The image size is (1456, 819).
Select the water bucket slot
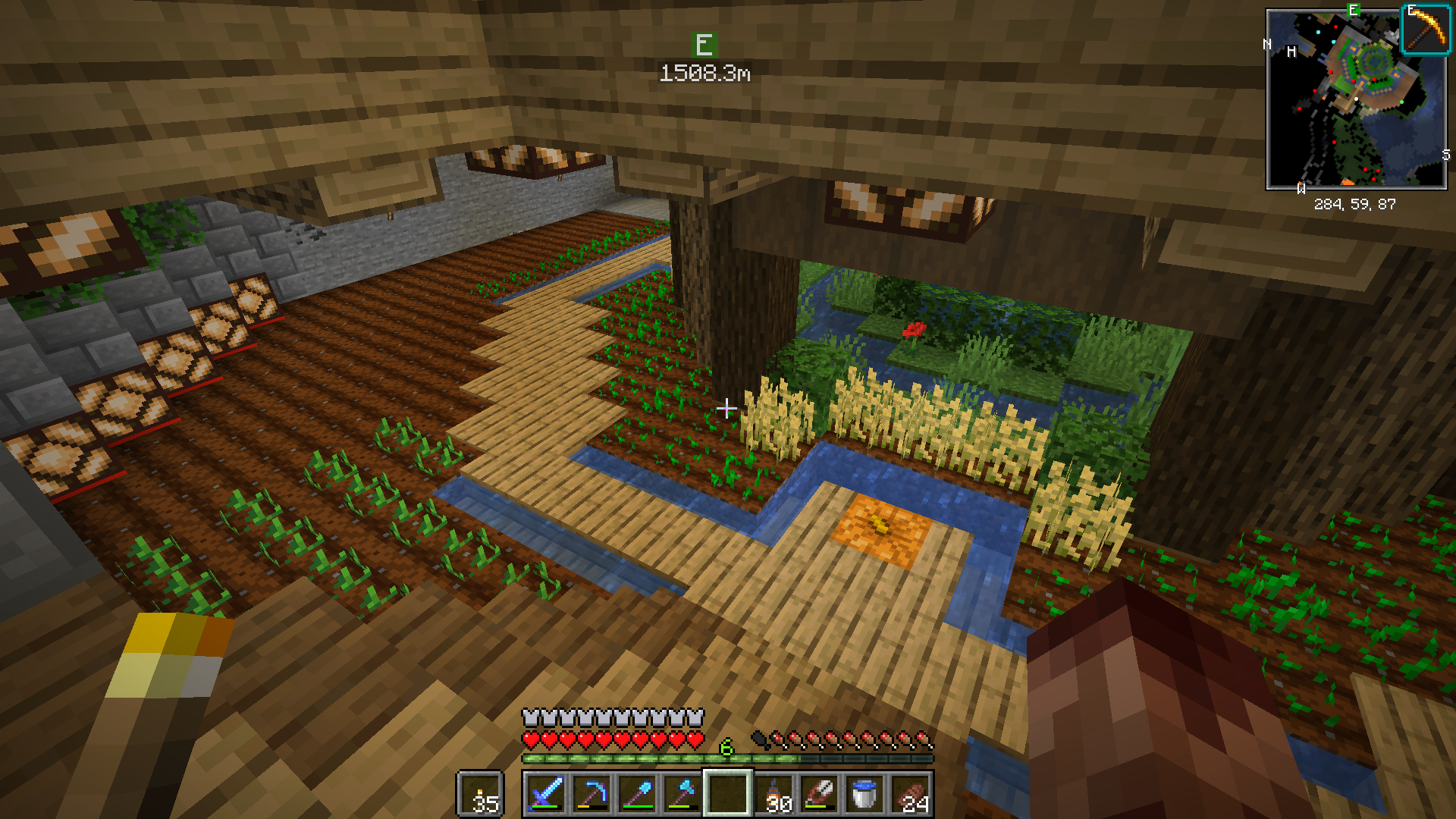pyautogui.click(x=864, y=794)
